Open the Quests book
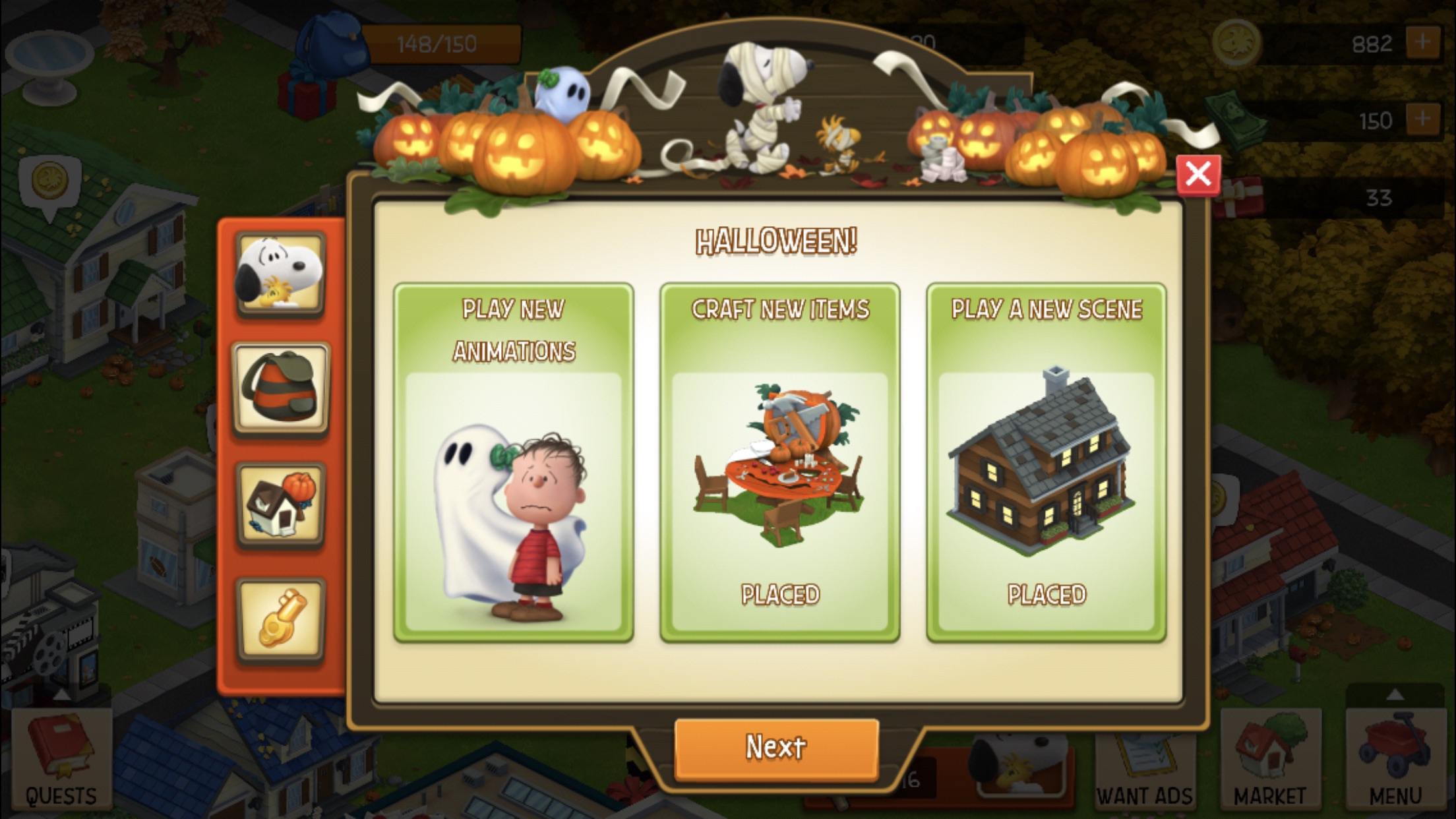The image size is (1456, 819). [x=61, y=760]
